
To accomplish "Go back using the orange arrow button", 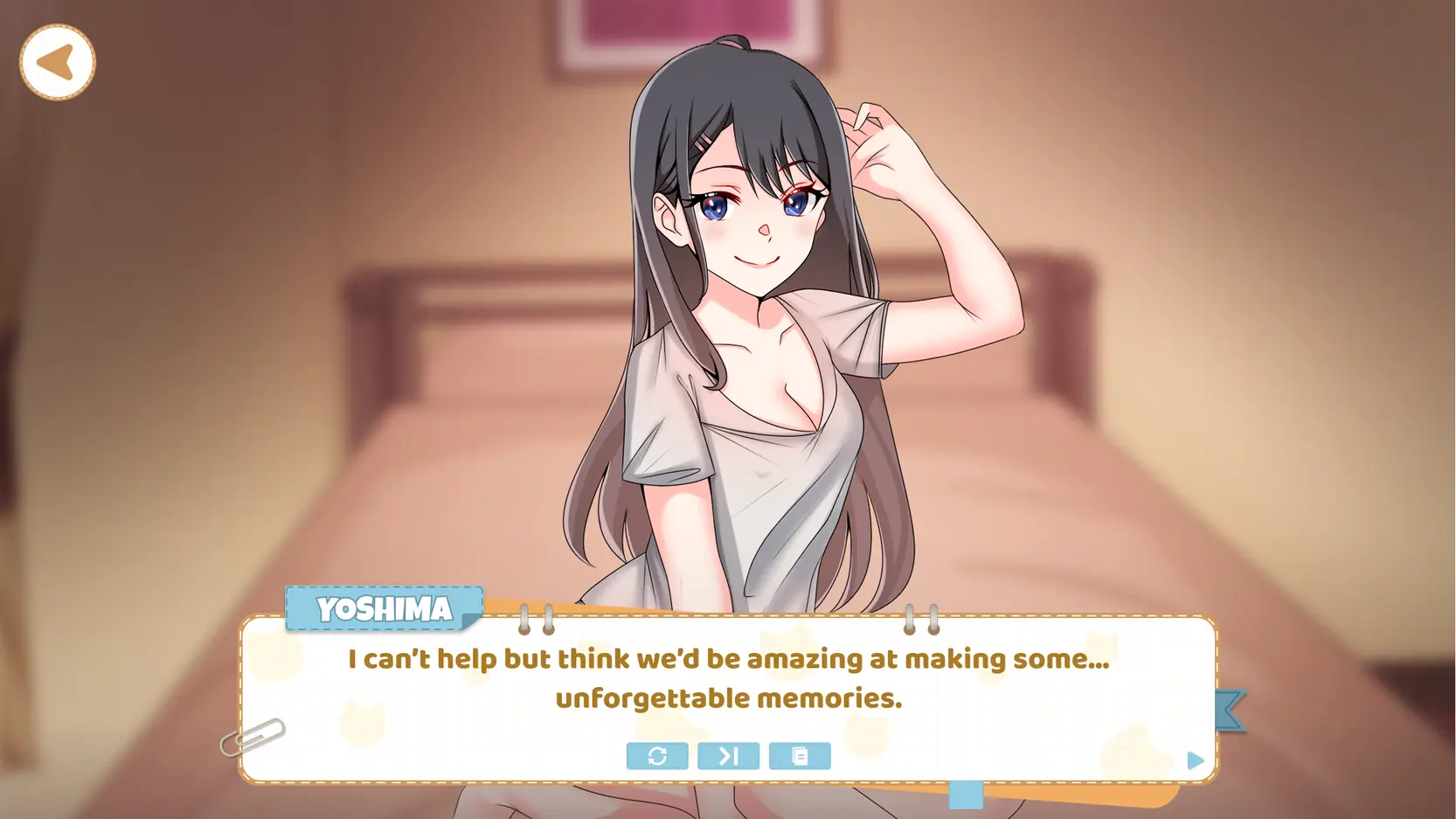I will point(58,62).
